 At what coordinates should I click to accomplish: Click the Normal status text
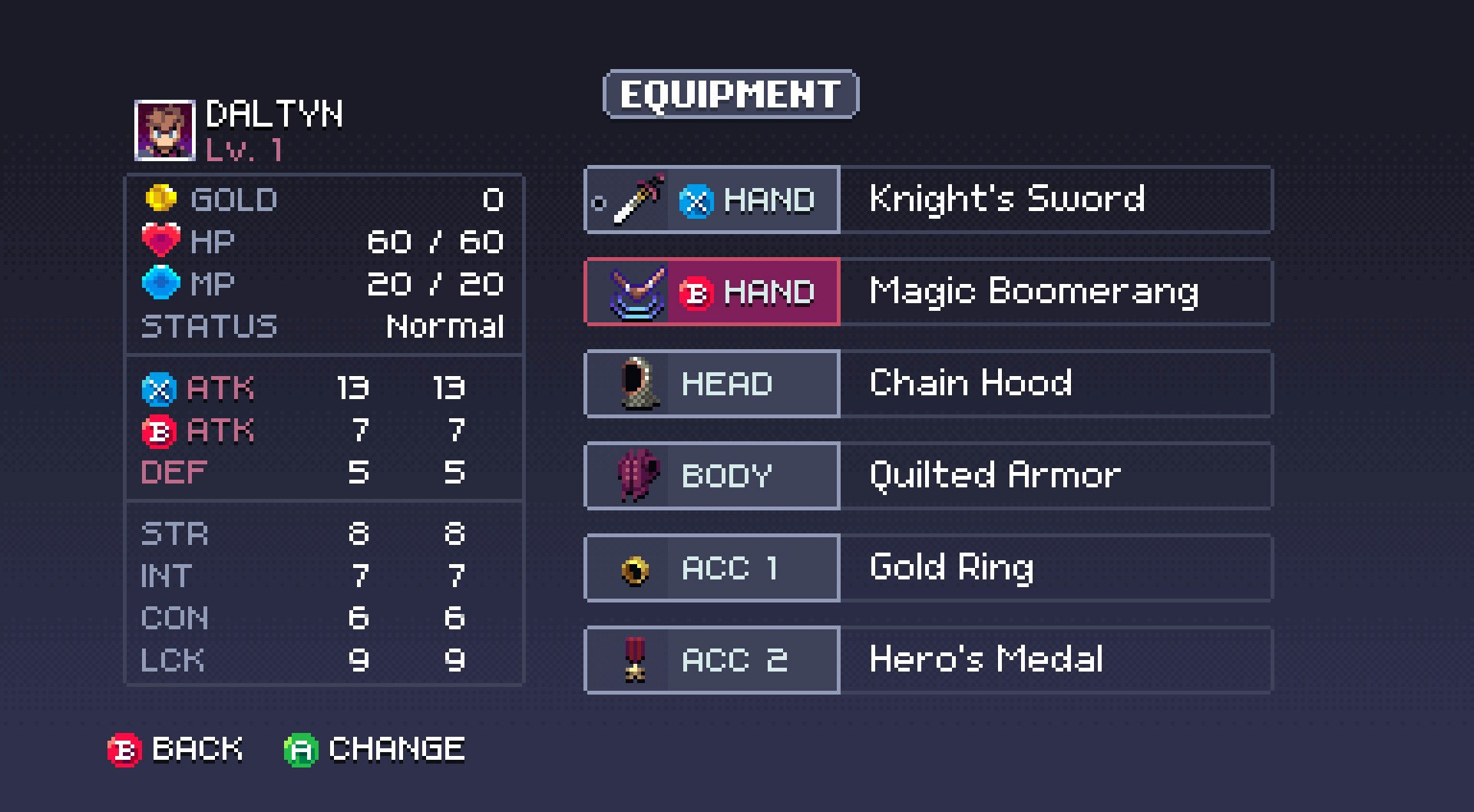click(x=445, y=327)
